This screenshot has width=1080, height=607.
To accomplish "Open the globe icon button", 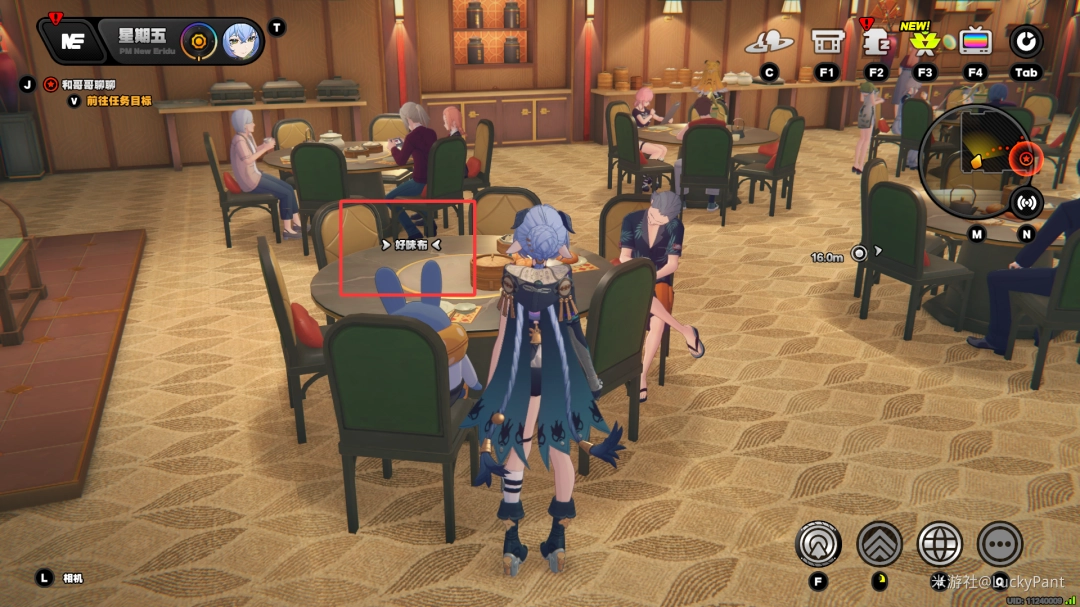I will click(x=939, y=544).
